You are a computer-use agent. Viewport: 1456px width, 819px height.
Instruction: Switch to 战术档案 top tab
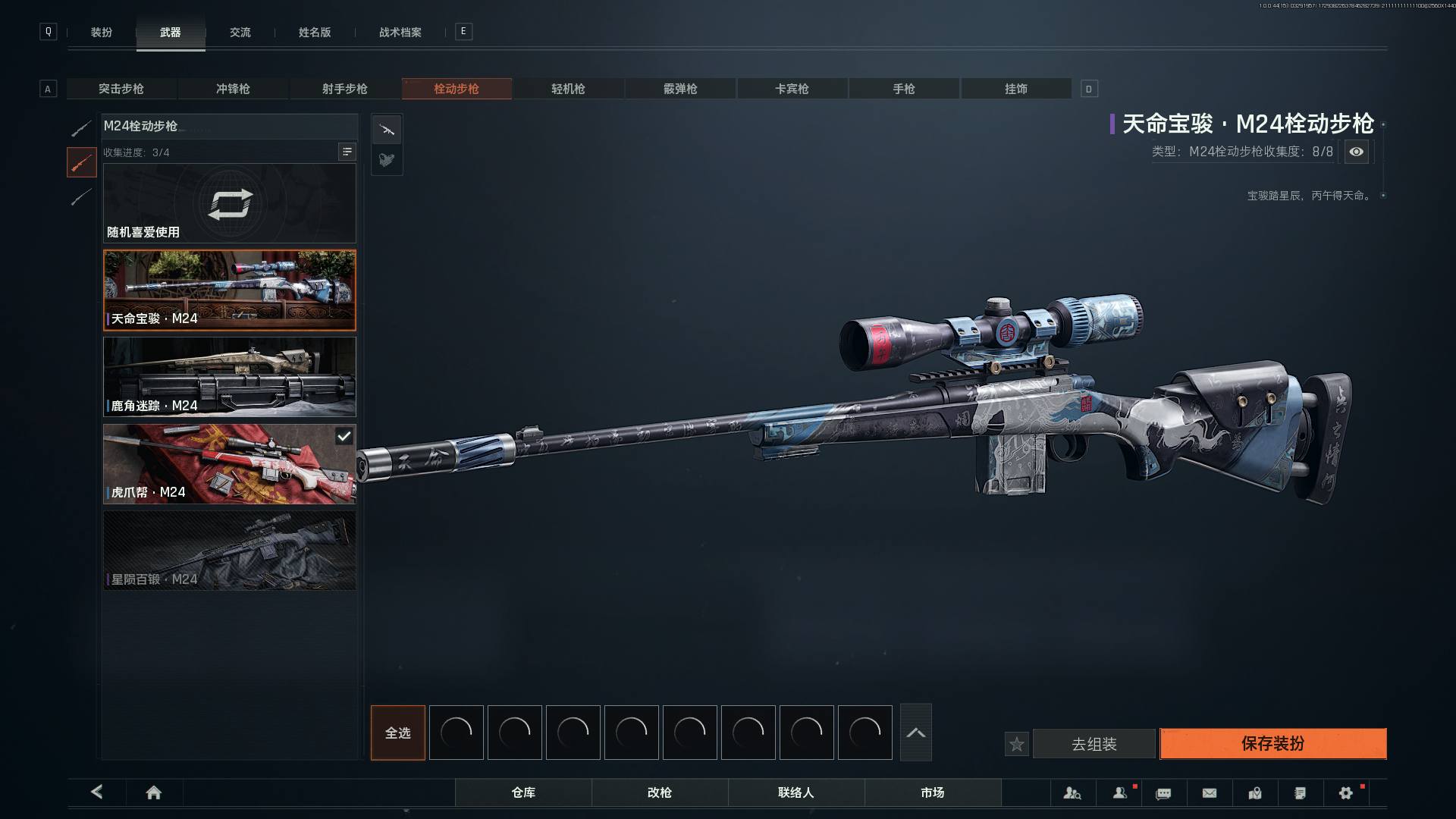pos(400,32)
